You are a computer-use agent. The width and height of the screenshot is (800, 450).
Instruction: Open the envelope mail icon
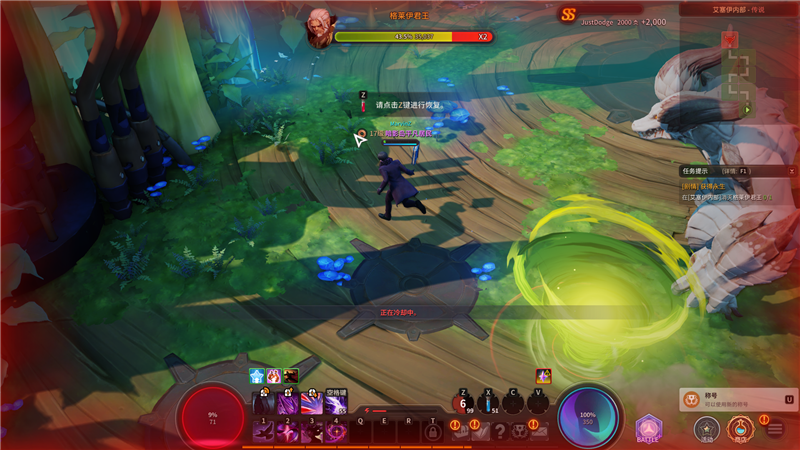point(540,431)
